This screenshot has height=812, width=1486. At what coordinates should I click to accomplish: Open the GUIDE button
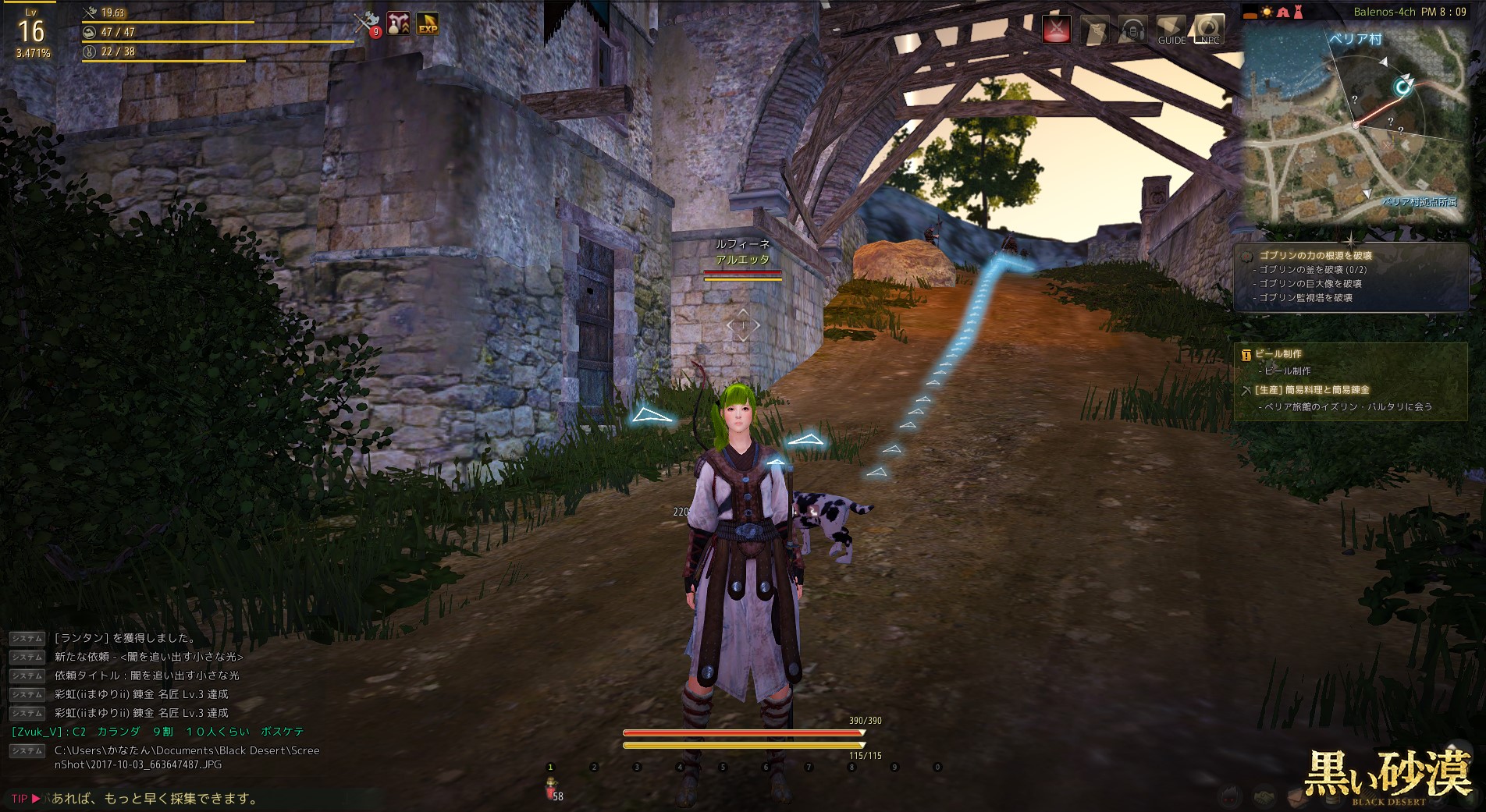pyautogui.click(x=1171, y=30)
